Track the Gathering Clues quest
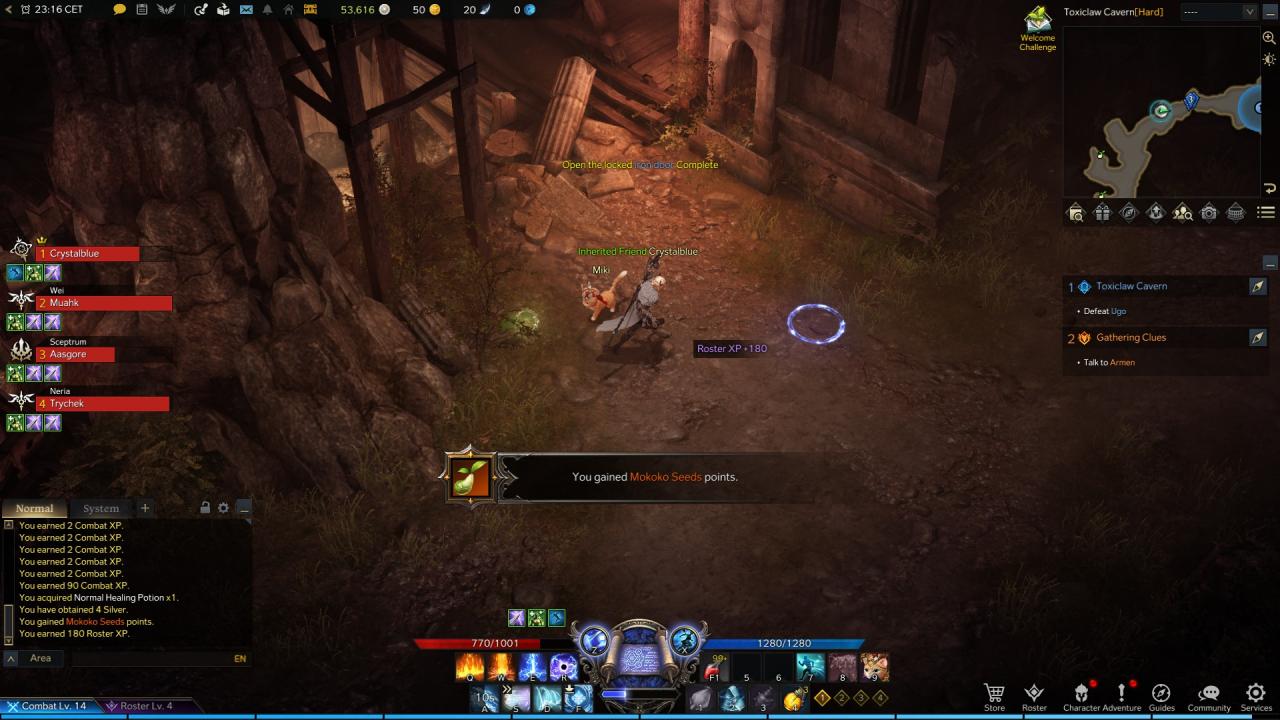The image size is (1280, 720). point(1258,338)
